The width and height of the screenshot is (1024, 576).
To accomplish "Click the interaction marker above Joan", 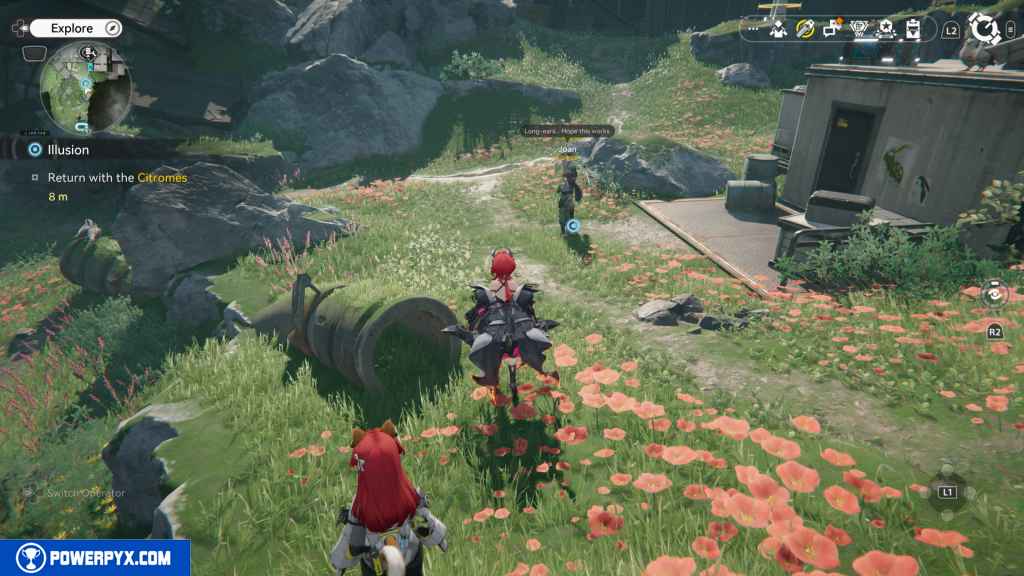I will 573,226.
